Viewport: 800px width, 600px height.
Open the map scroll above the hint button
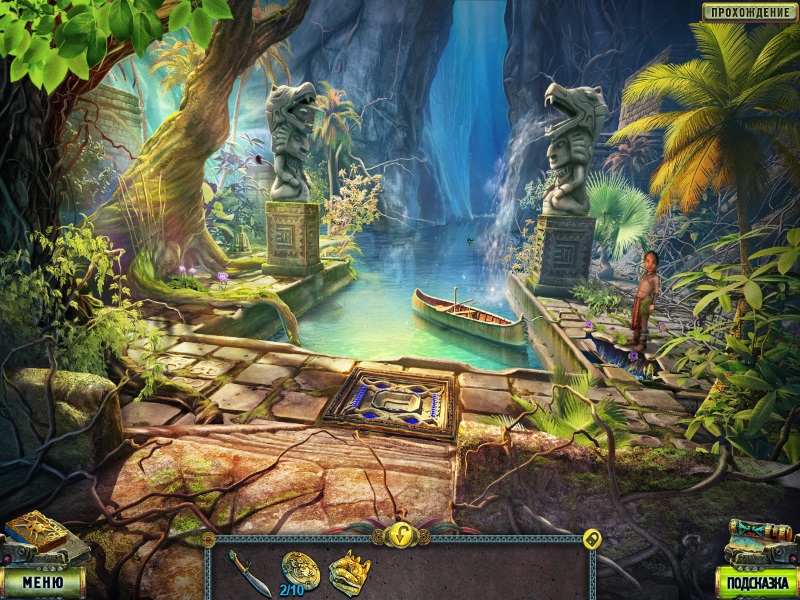760,539
